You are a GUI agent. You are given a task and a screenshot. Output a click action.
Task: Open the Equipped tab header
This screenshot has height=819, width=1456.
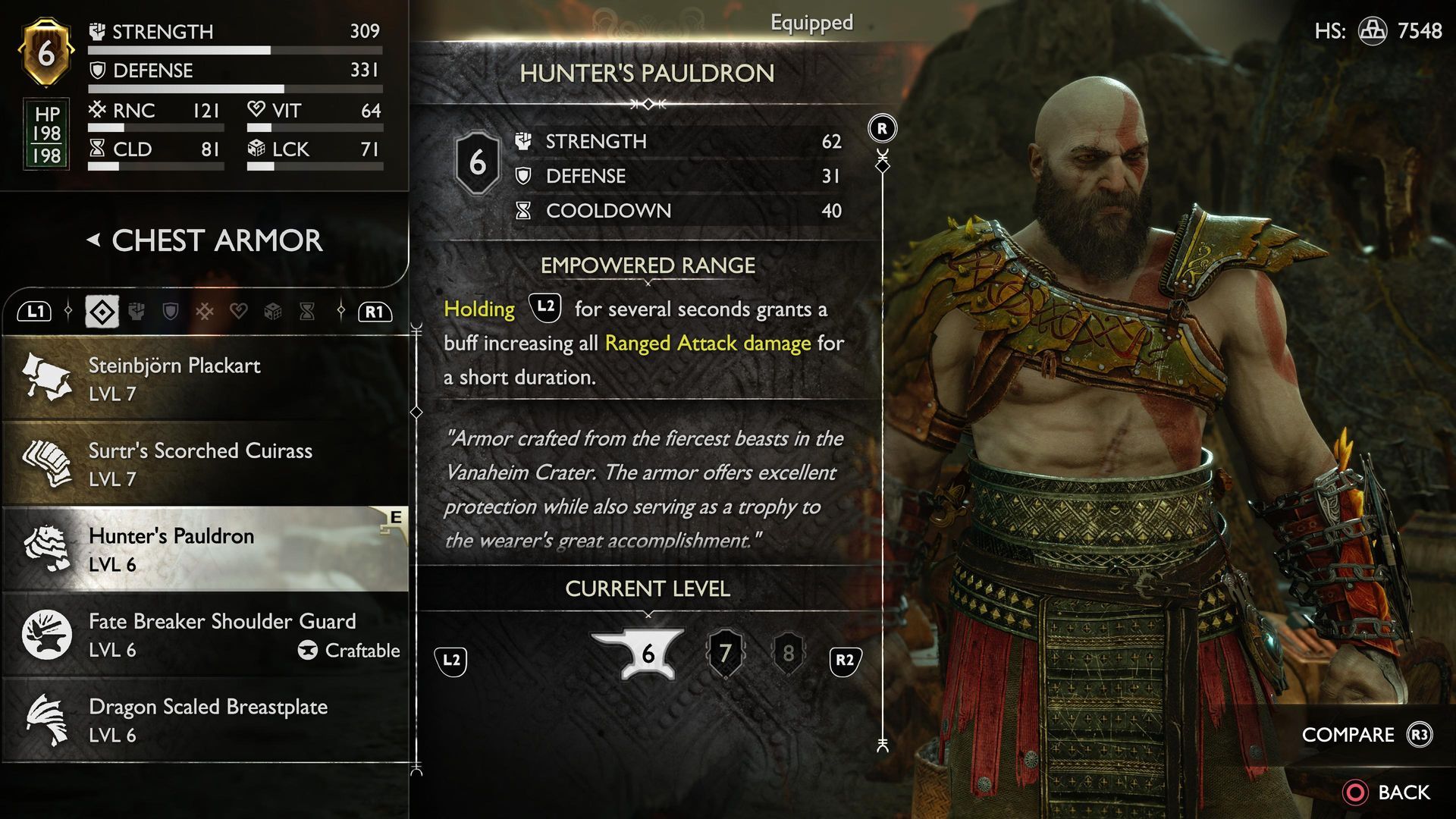[x=811, y=24]
